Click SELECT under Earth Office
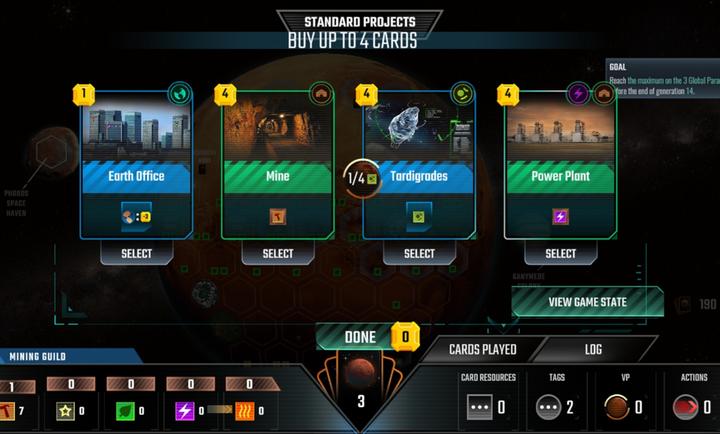Viewport: 720px width, 434px height. (136, 254)
